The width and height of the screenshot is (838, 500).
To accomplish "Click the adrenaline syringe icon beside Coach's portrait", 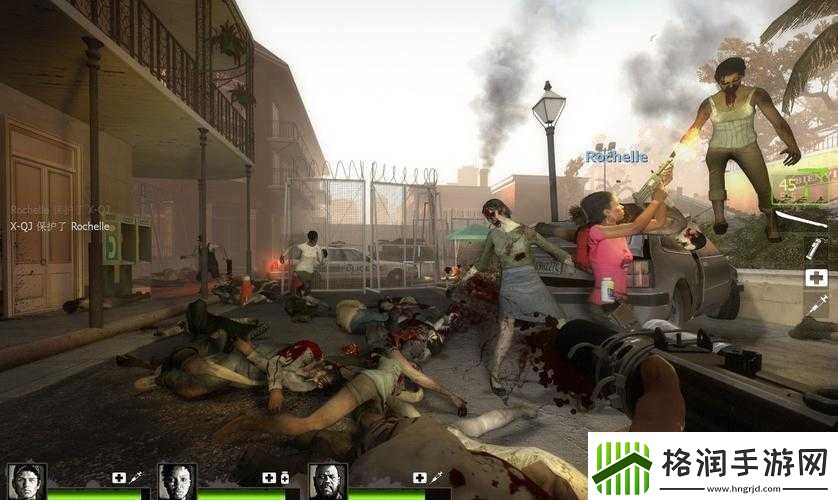I will [x=437, y=478].
